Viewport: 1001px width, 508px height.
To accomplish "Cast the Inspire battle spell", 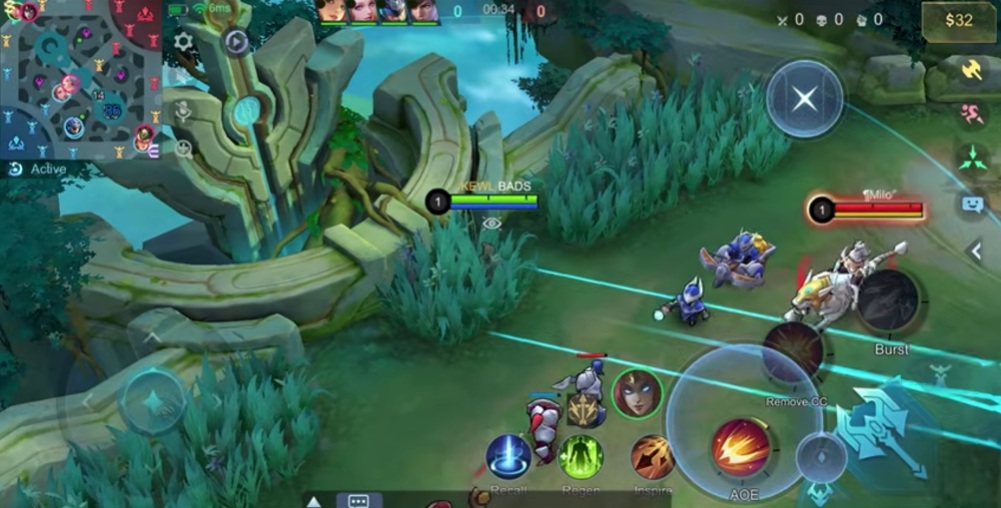I will click(652, 456).
